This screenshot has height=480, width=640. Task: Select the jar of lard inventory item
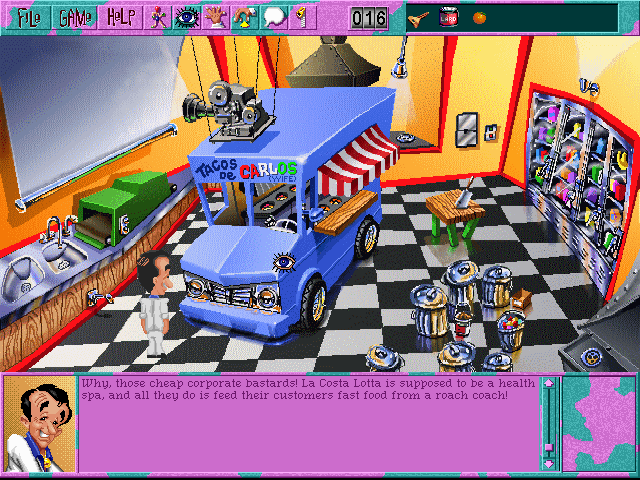(x=449, y=17)
